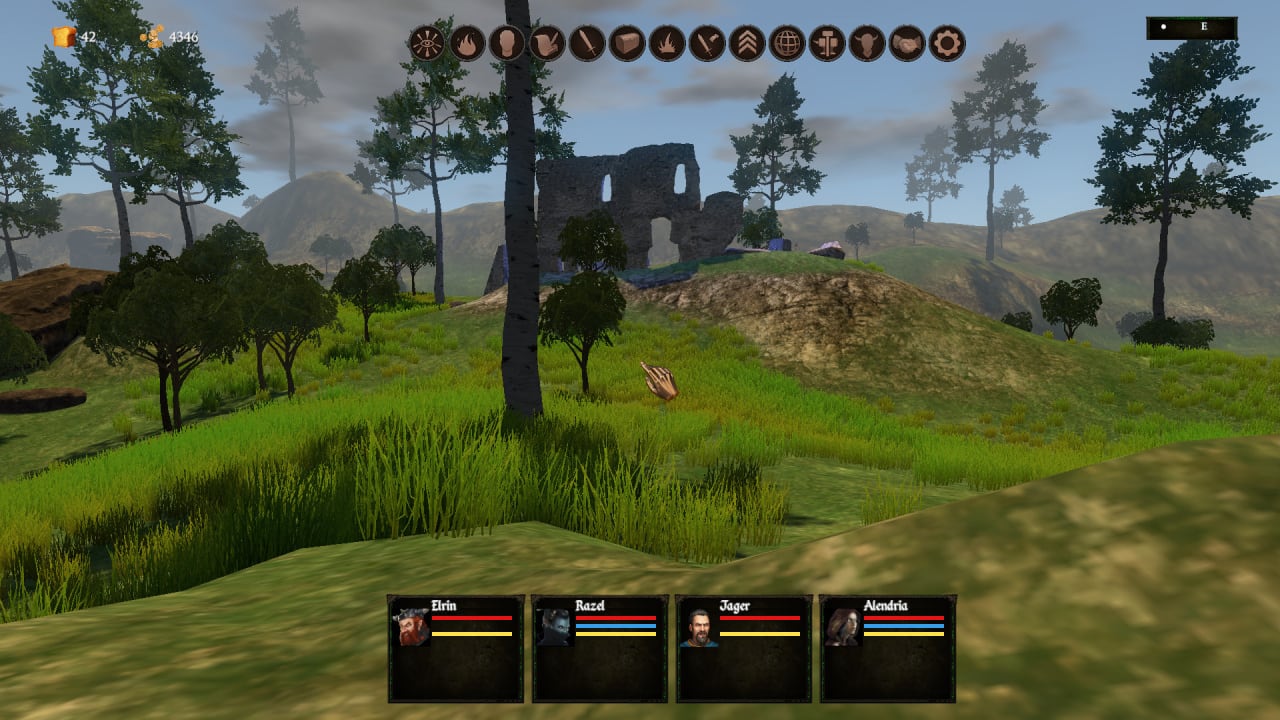
Task: Select Alendria's party portrait
Action: pyautogui.click(x=843, y=627)
